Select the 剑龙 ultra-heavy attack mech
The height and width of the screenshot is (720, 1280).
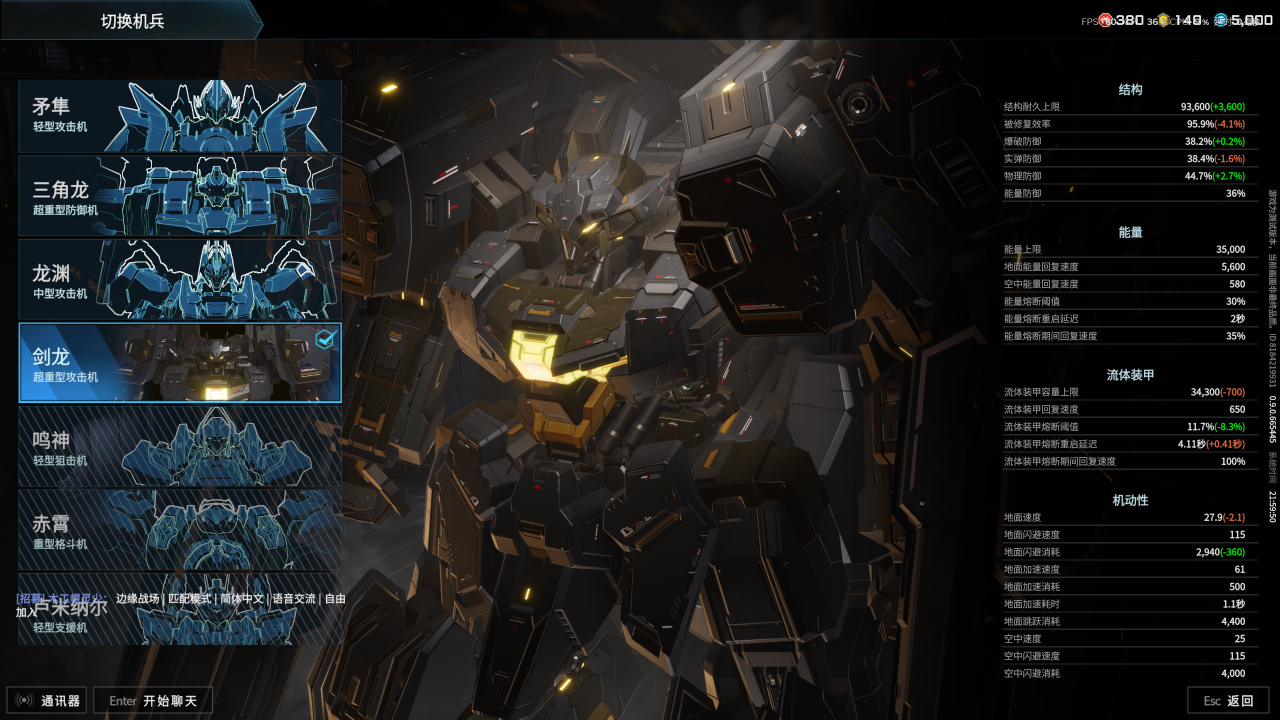(180, 362)
